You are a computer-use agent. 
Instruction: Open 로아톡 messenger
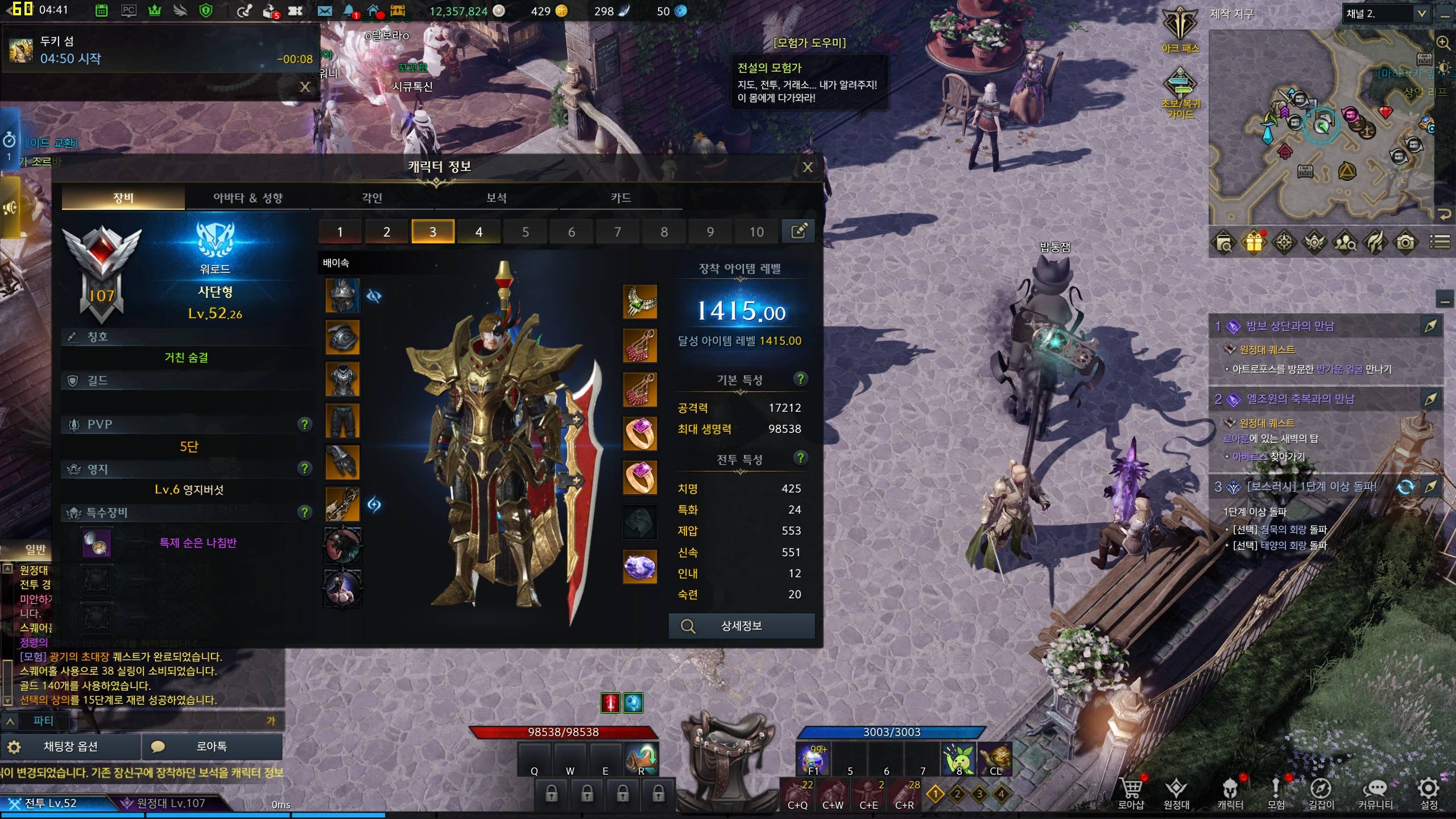click(x=212, y=747)
